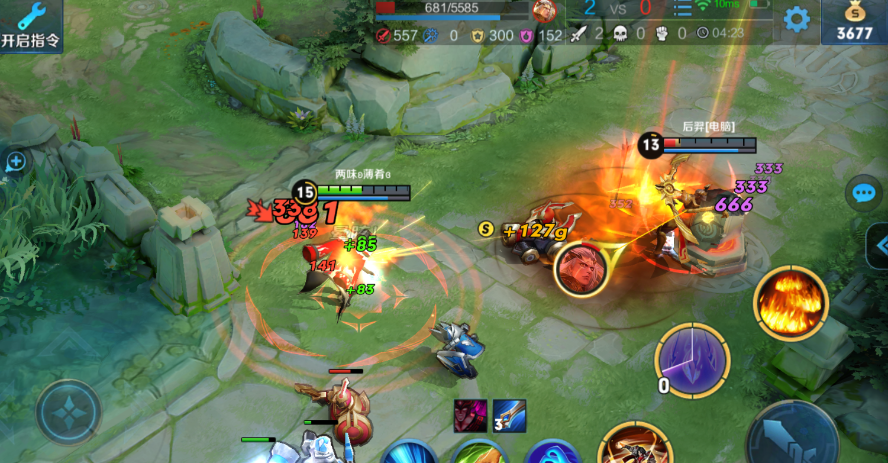Open the shop via the gold coin bag
888x463 pixels.
853,22
